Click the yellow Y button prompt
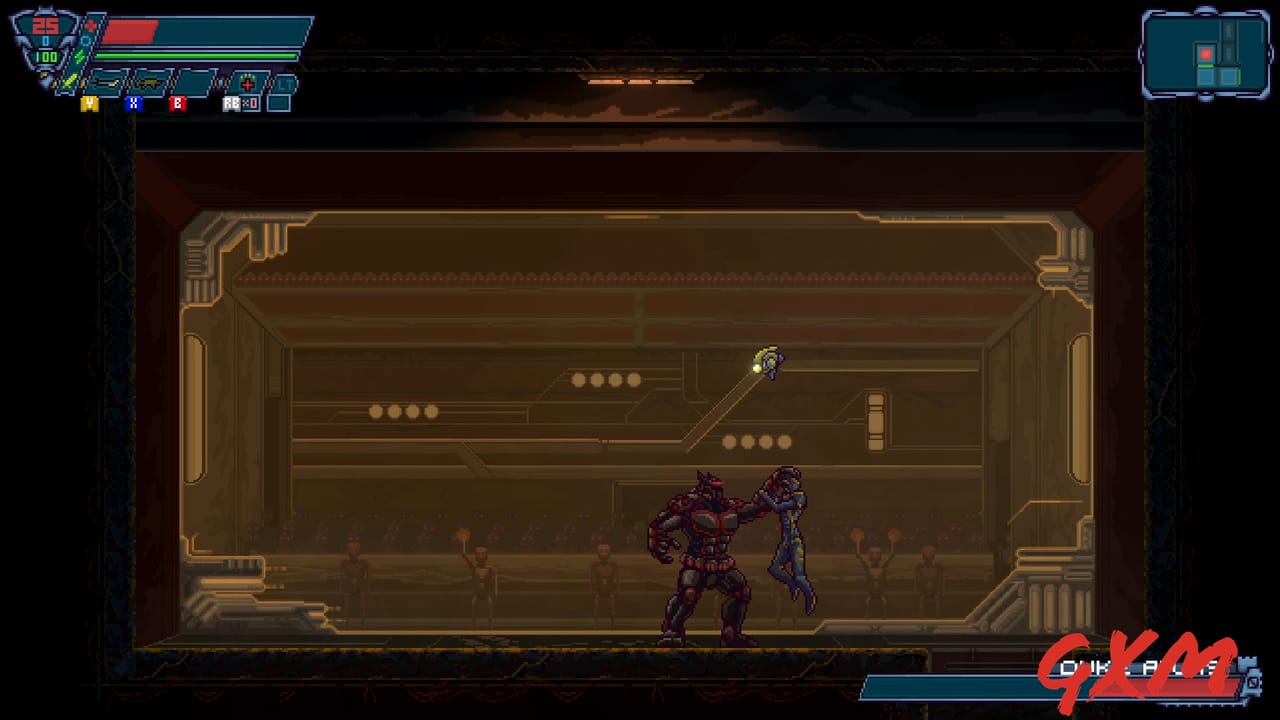This screenshot has height=720, width=1280. [x=90, y=103]
